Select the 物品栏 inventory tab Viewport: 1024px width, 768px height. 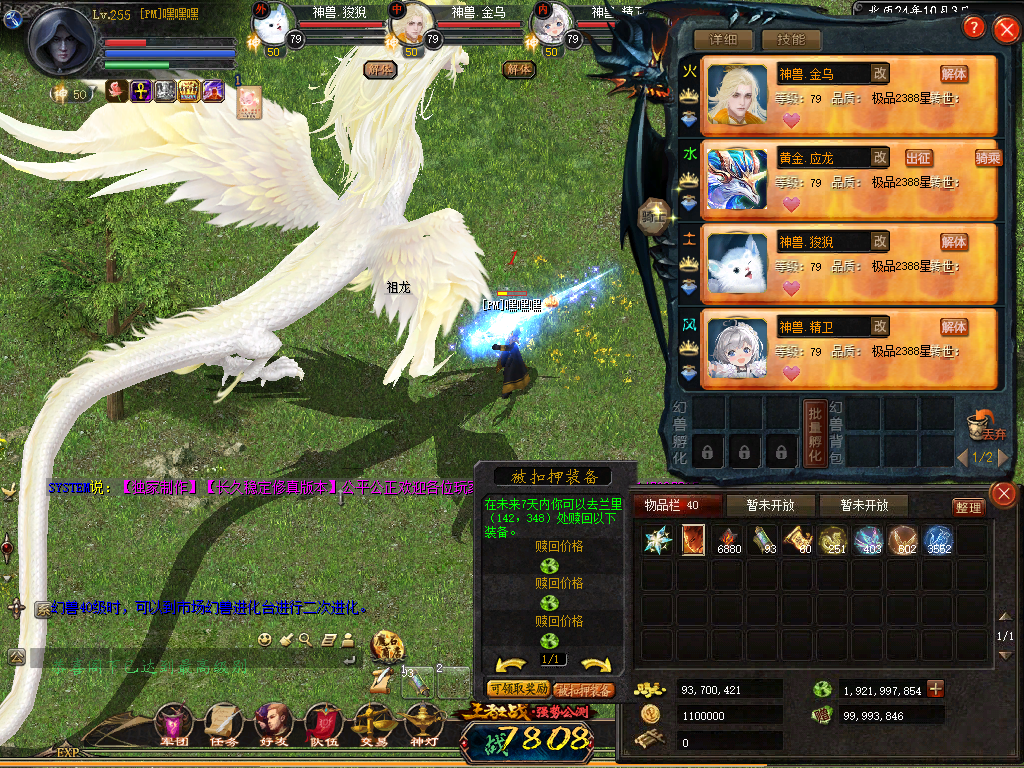(x=671, y=505)
